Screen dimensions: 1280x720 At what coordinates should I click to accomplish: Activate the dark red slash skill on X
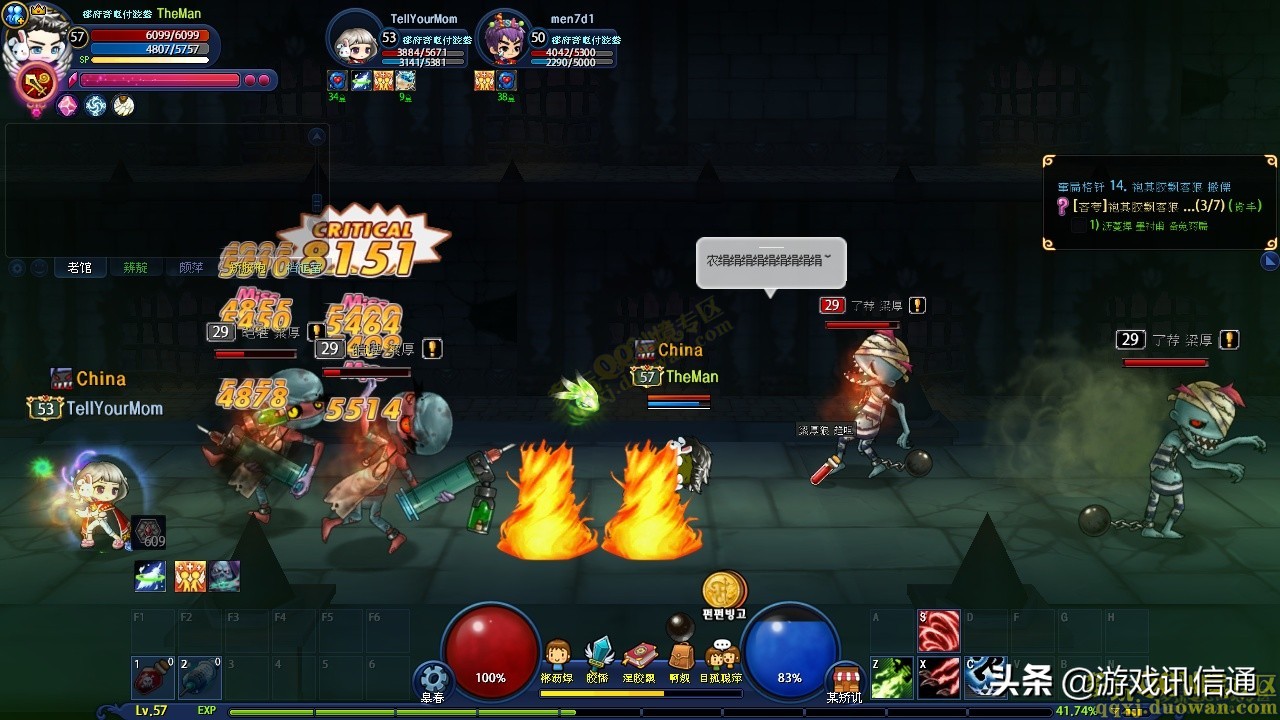click(939, 677)
